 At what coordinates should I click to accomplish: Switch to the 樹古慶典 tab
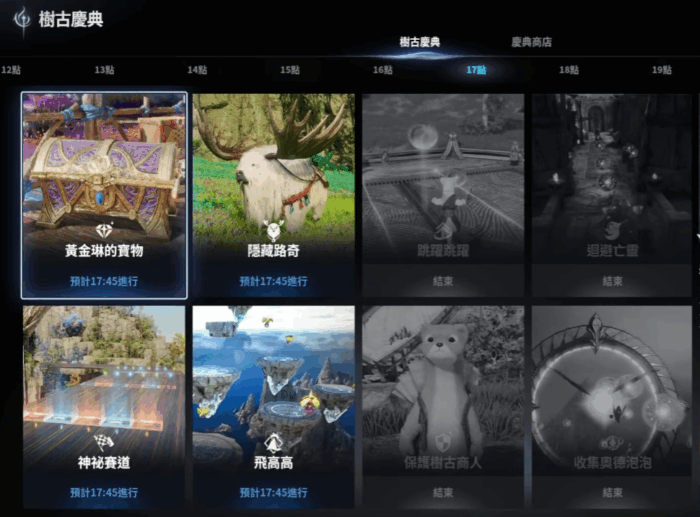point(420,42)
